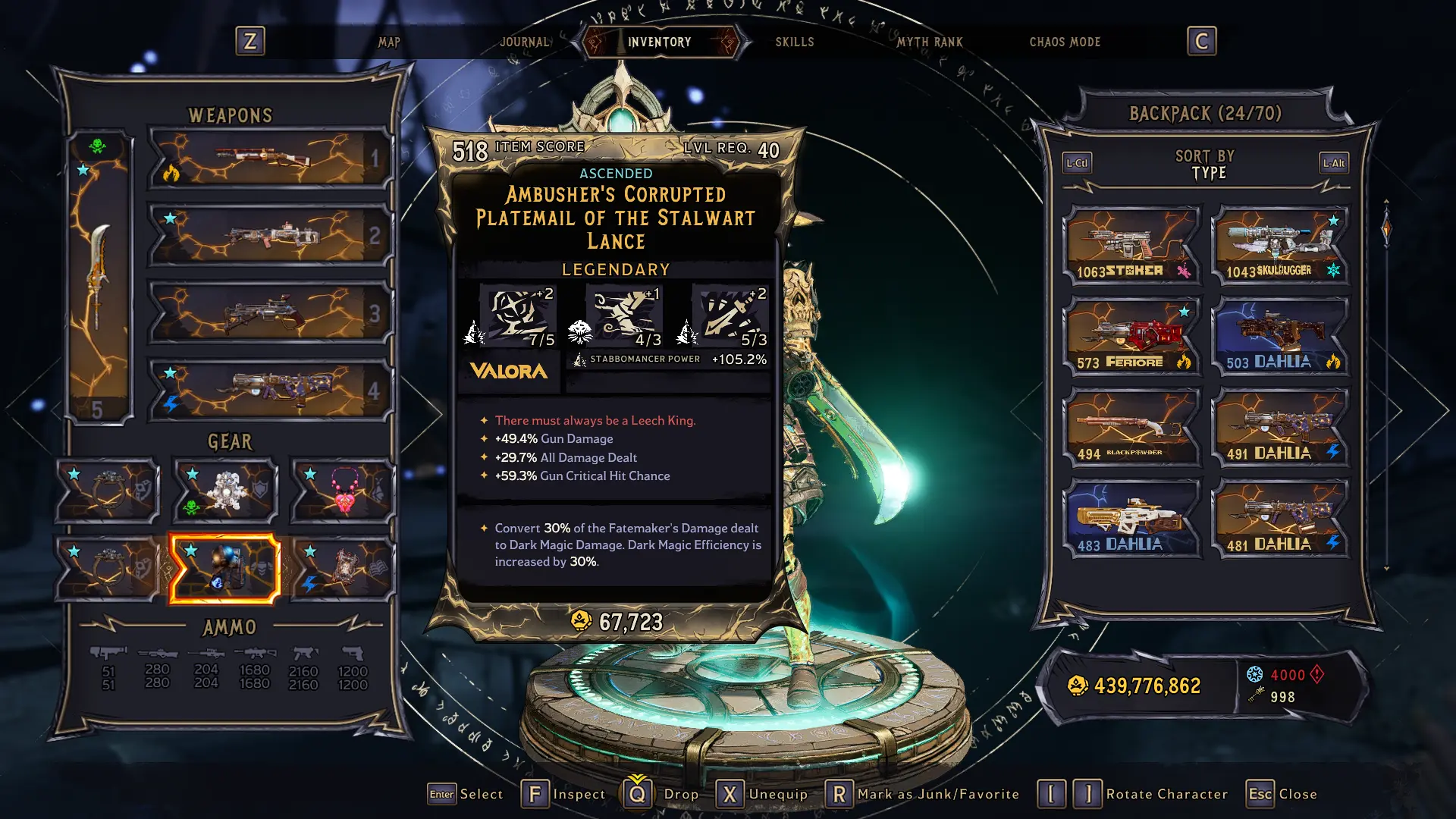The image size is (1456, 819).
Task: Click L-Alt to cycle sorting forwards
Action: pyautogui.click(x=1333, y=162)
